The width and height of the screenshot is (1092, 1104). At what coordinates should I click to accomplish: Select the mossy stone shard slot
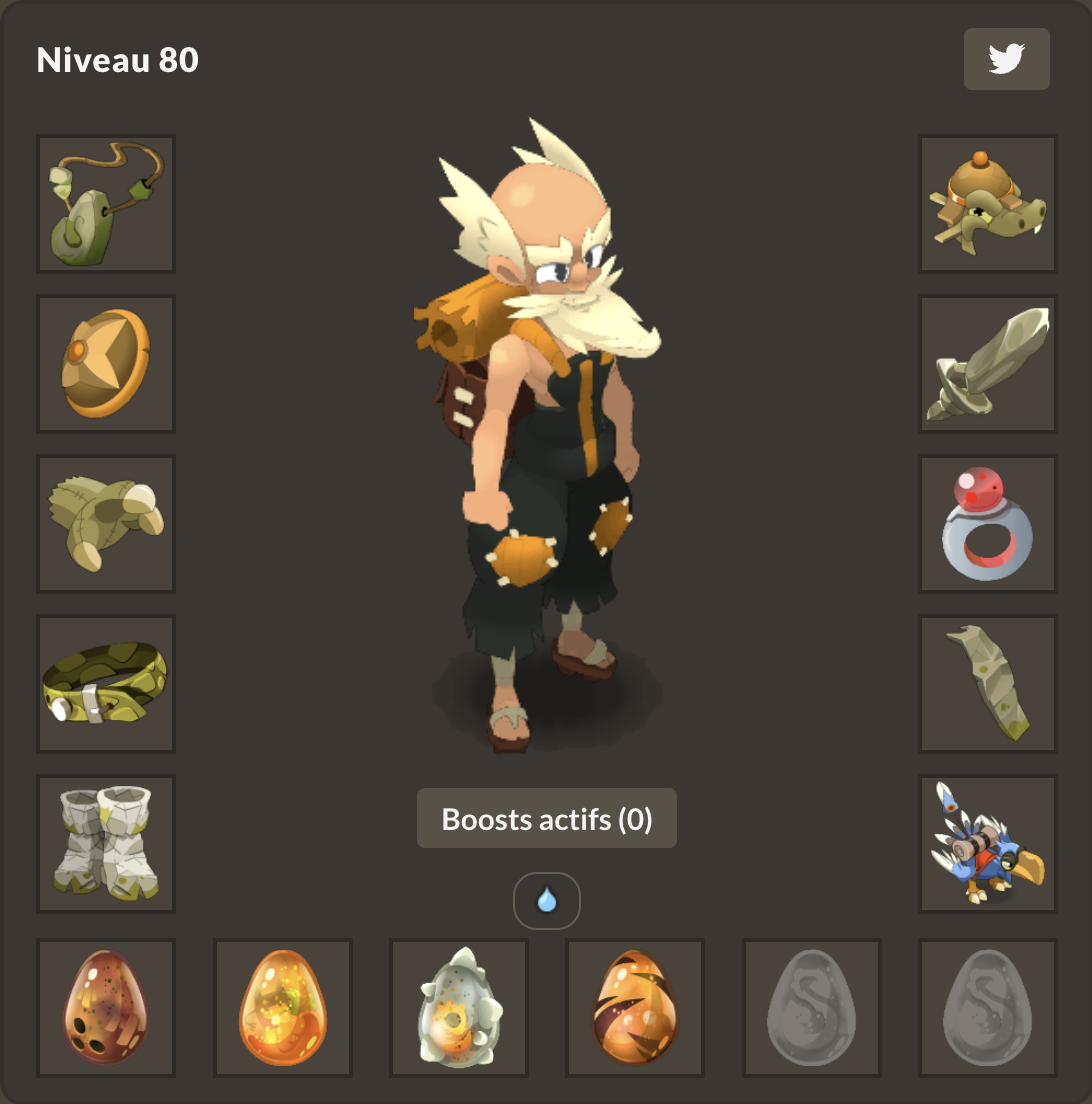click(988, 684)
